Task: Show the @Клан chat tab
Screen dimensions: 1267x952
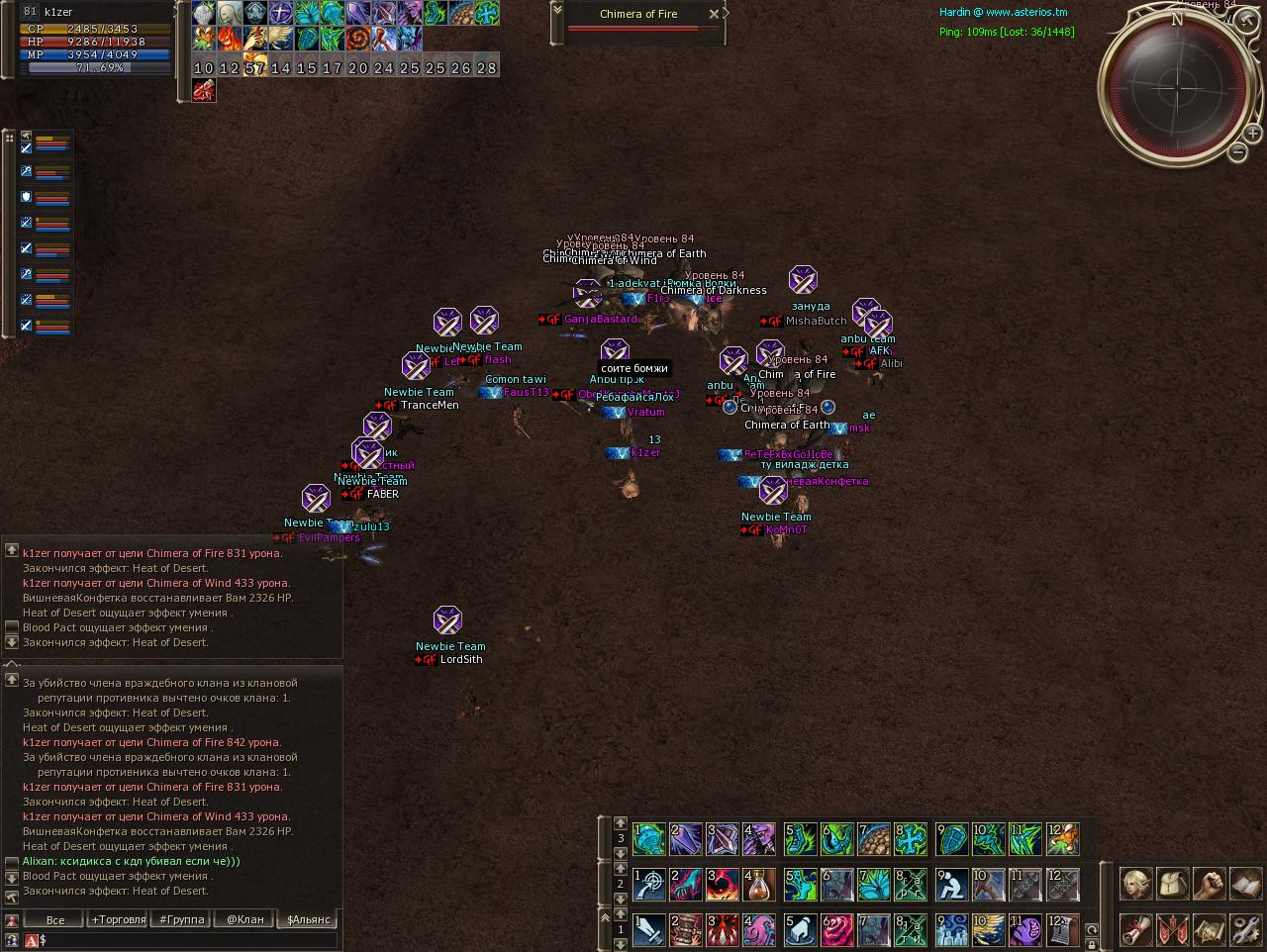Action: pyautogui.click(x=244, y=919)
